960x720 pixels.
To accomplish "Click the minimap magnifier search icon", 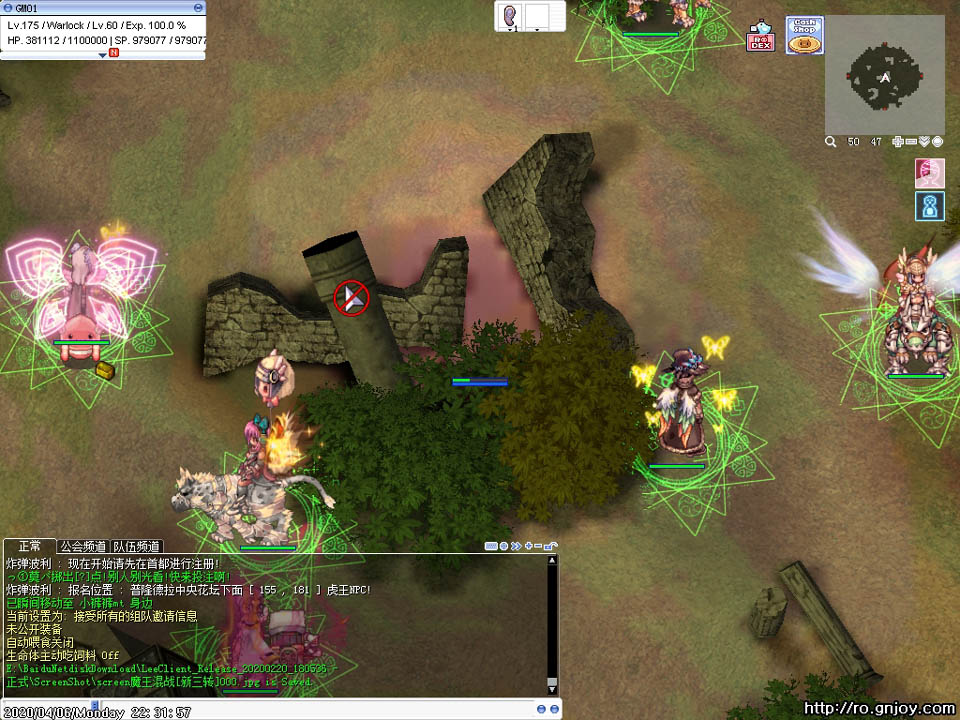I will pyautogui.click(x=830, y=142).
